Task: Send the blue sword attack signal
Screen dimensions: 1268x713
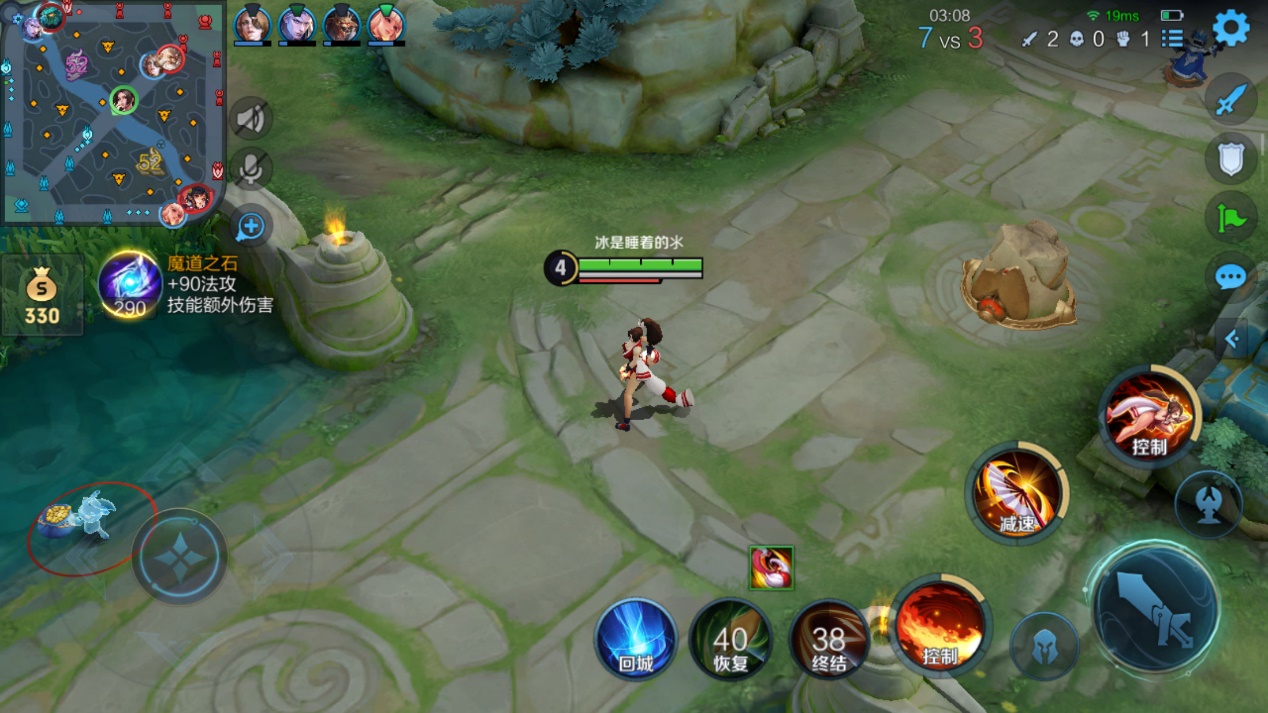Action: [1231, 100]
